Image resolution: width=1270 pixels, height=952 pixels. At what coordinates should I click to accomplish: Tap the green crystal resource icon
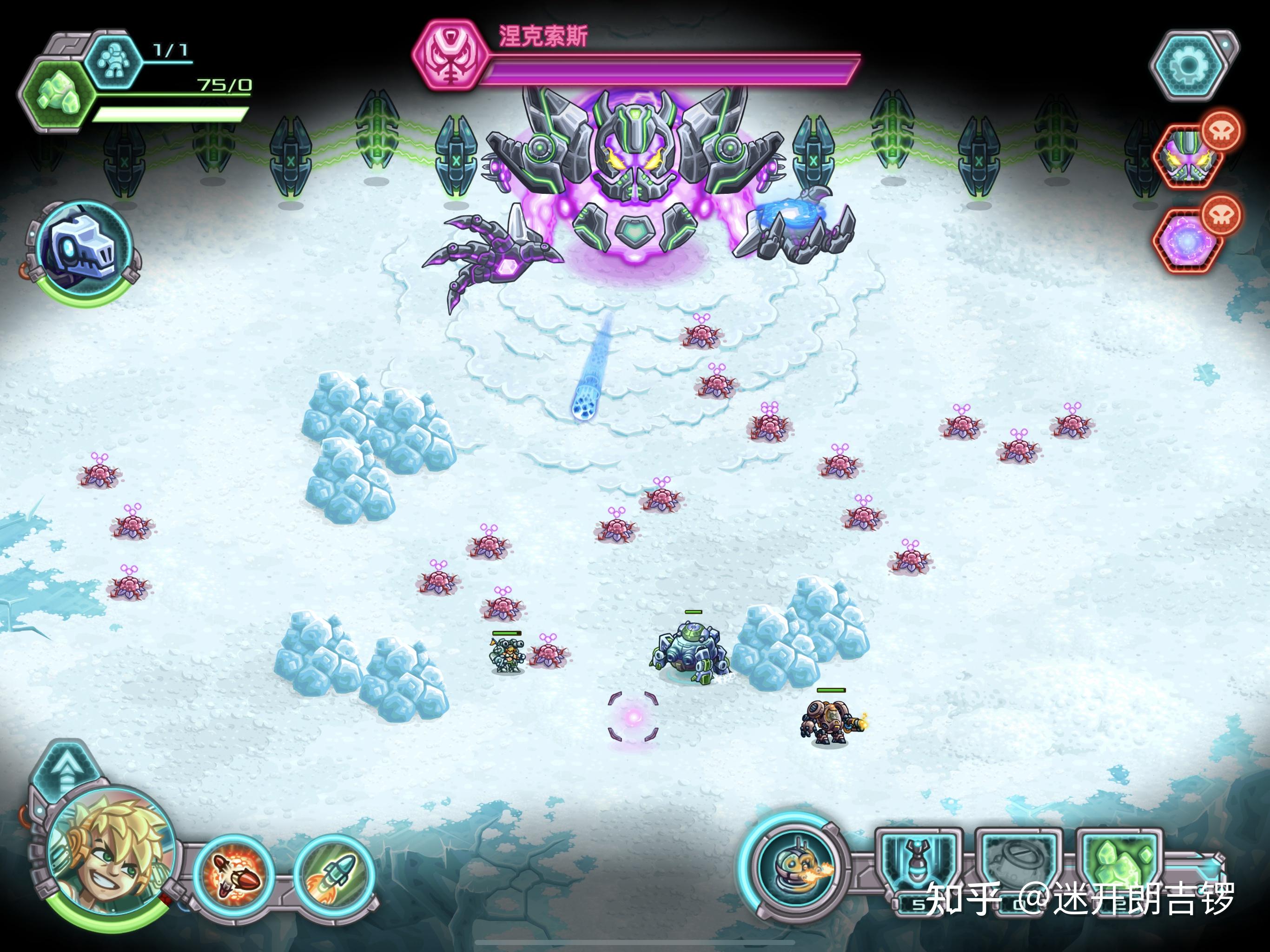tap(56, 94)
